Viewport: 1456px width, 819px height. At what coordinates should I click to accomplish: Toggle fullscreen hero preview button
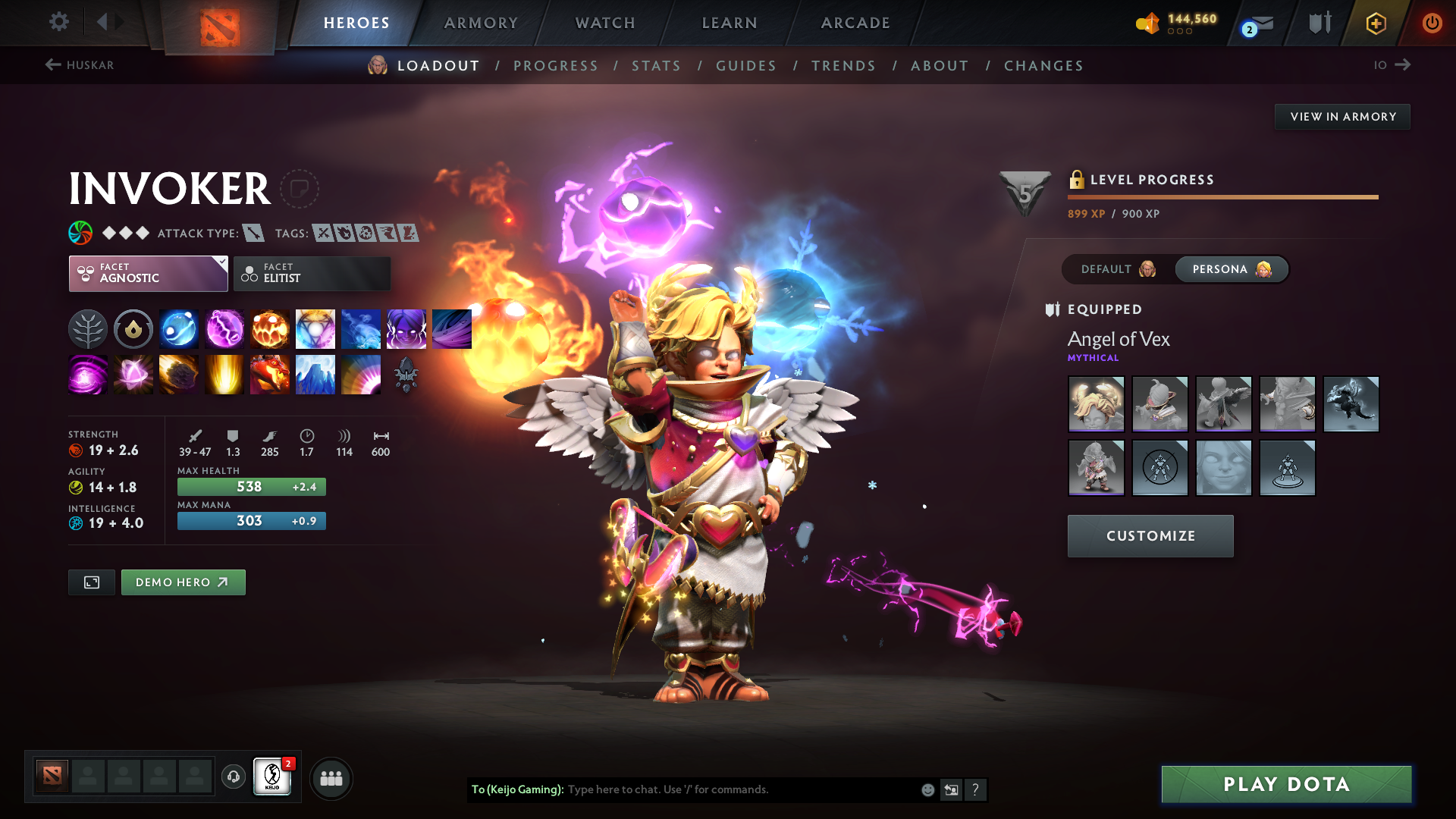click(91, 582)
